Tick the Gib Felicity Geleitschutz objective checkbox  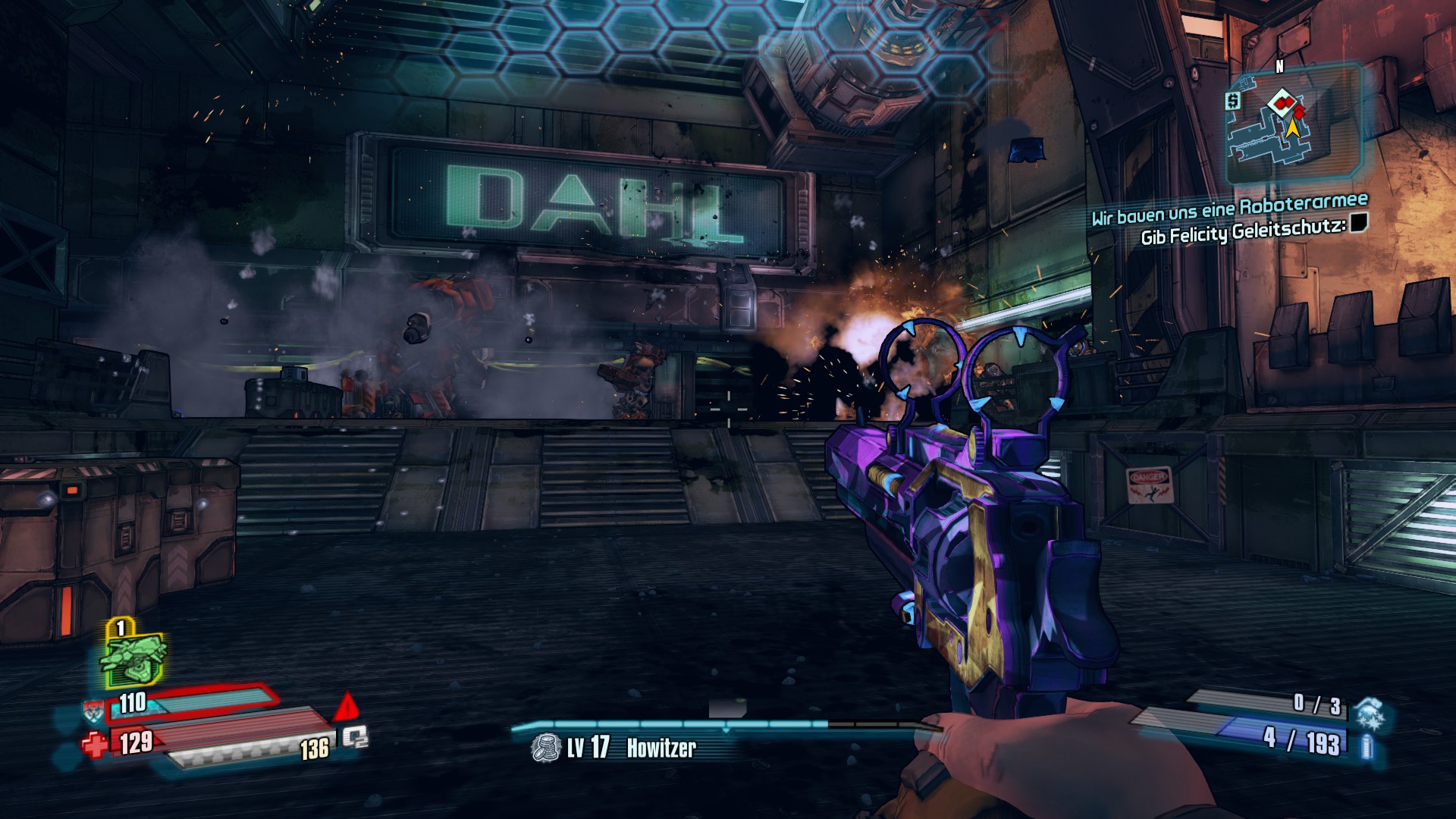(x=1358, y=223)
